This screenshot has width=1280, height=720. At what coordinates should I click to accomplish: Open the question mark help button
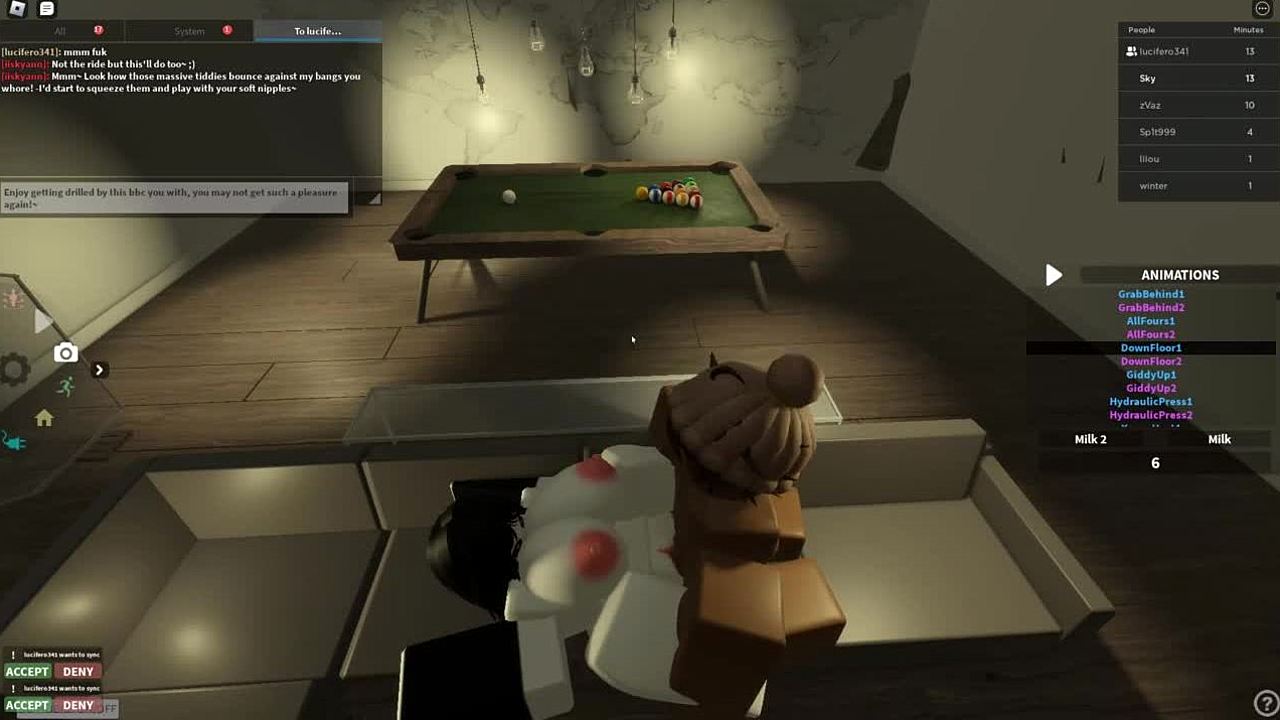point(1265,704)
